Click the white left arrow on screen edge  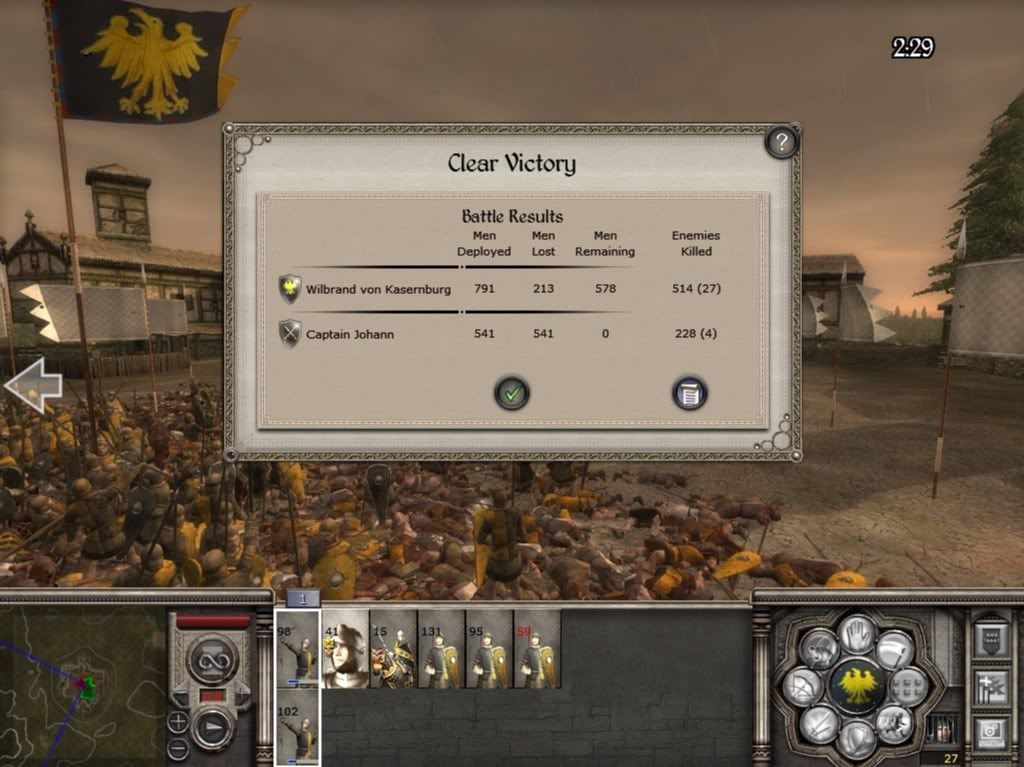(x=32, y=386)
